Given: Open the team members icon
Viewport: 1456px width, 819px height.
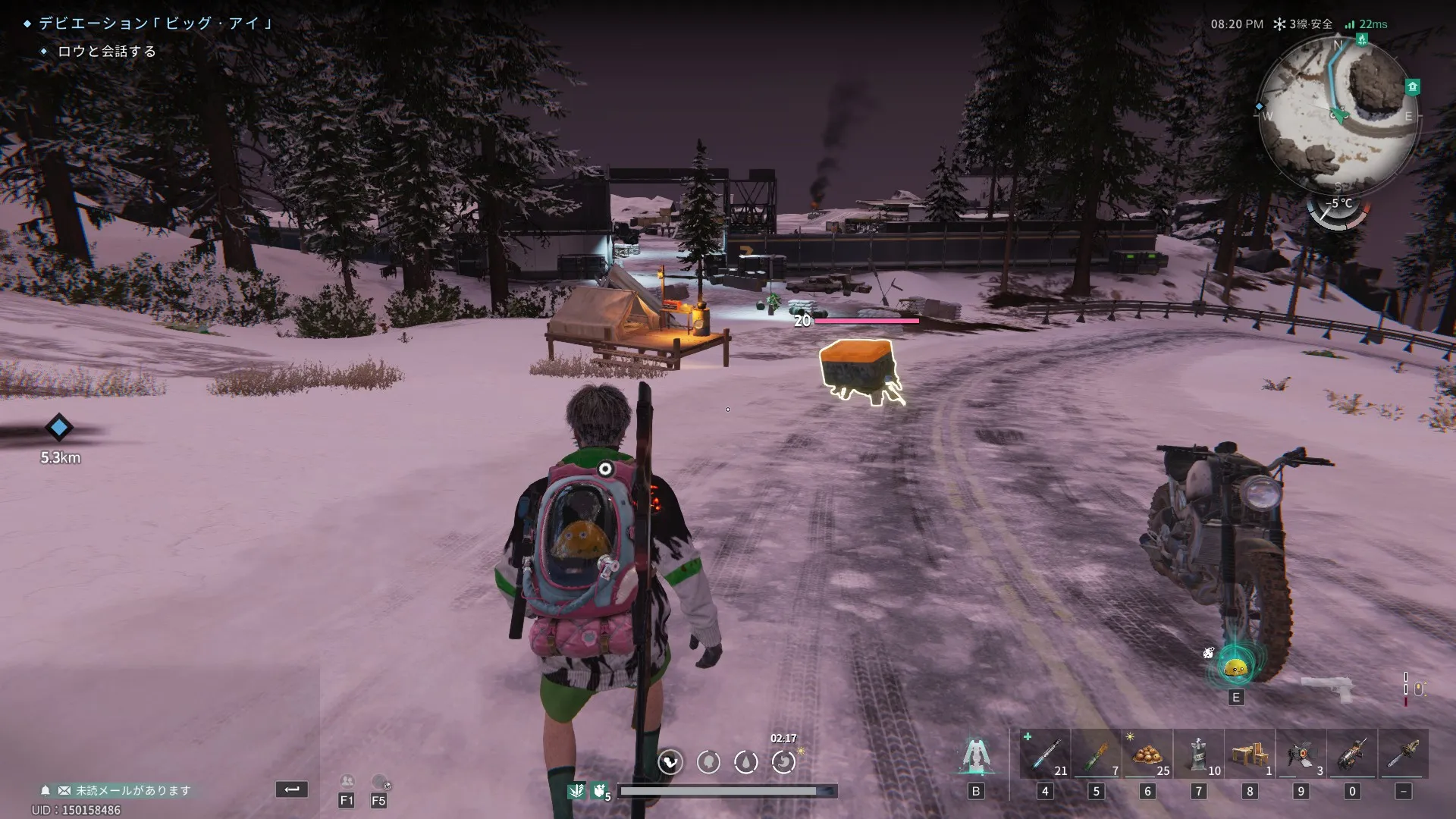Looking at the screenshot, I should pos(347,782).
